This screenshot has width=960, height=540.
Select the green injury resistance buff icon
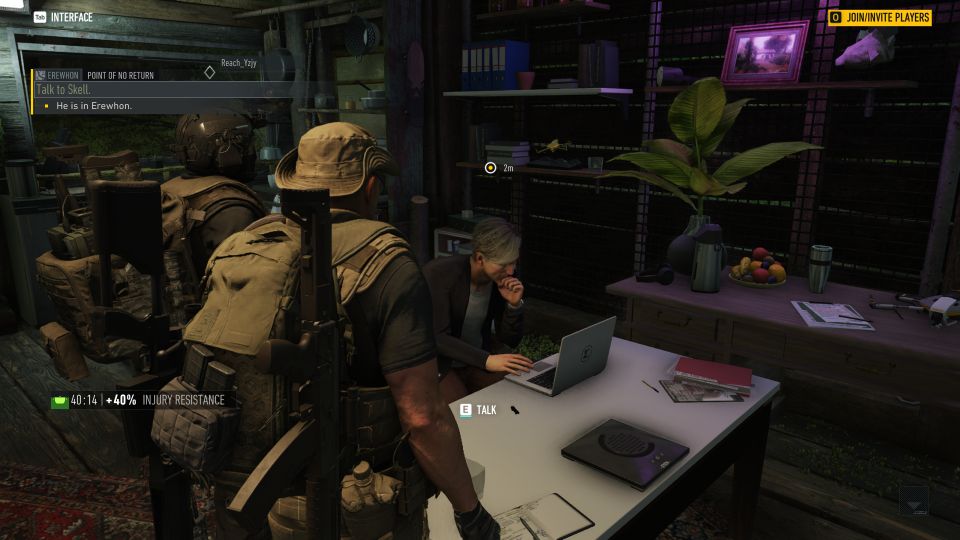click(x=59, y=400)
